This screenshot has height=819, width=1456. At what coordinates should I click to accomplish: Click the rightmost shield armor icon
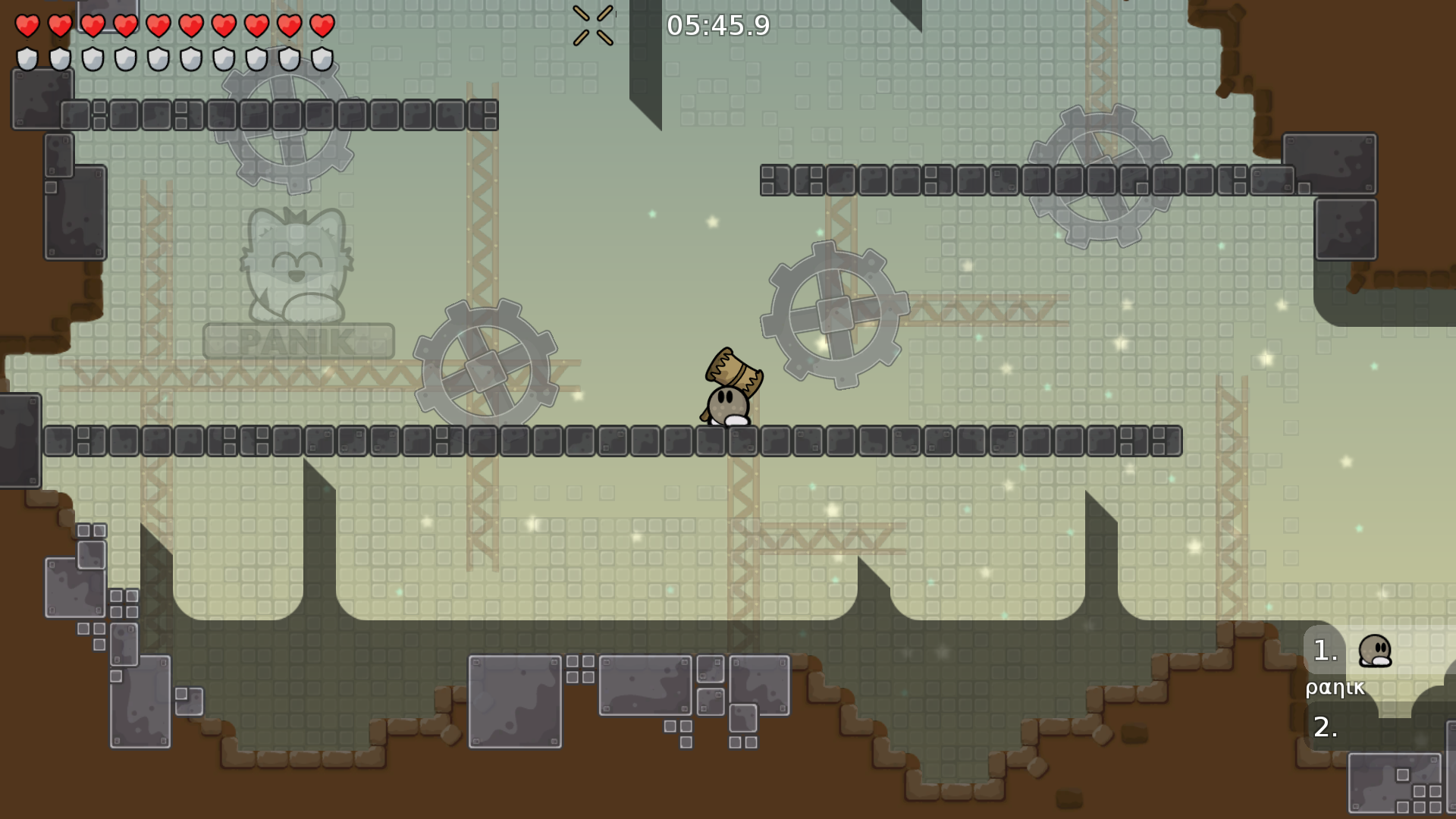point(322,58)
